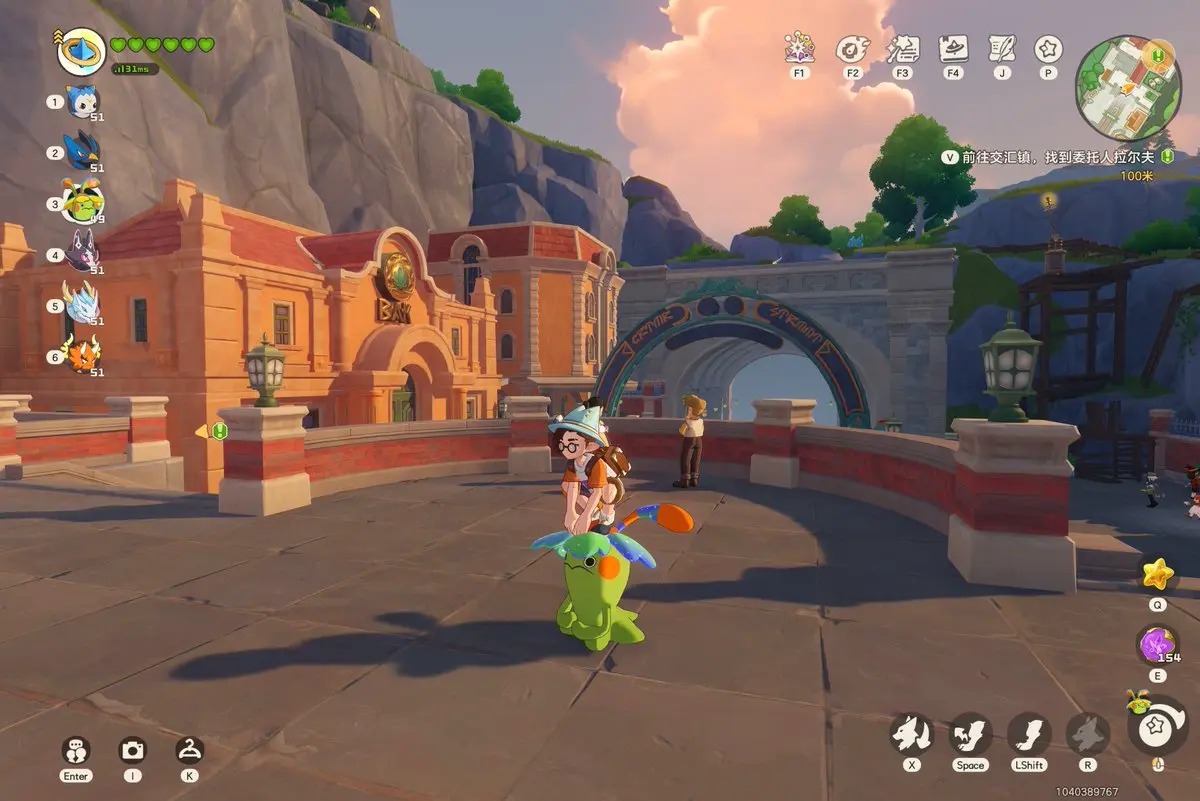Viewport: 1200px width, 801px height.
Task: Open the quill and scroll journal icon
Action: 1001,47
